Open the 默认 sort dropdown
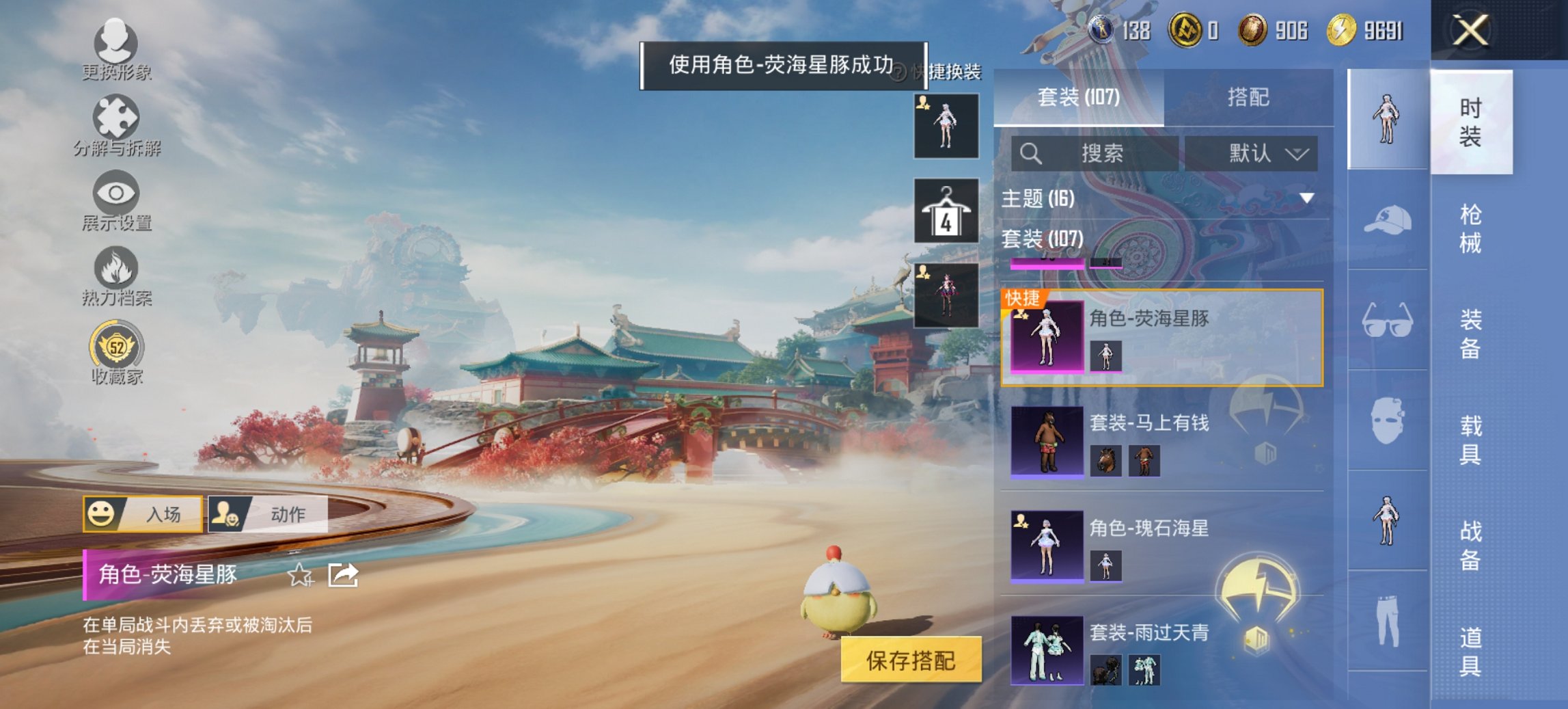The image size is (1568, 709). [1256, 152]
